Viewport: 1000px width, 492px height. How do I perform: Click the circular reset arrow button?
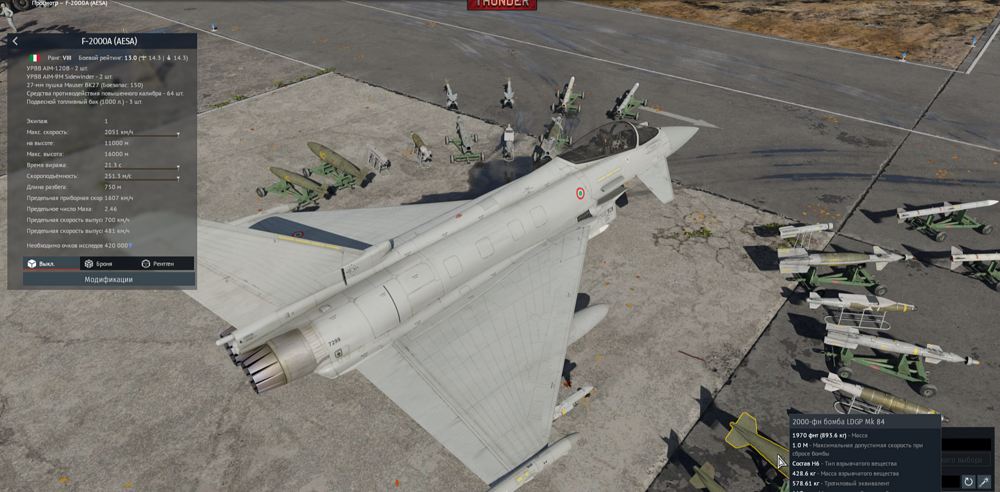(968, 482)
